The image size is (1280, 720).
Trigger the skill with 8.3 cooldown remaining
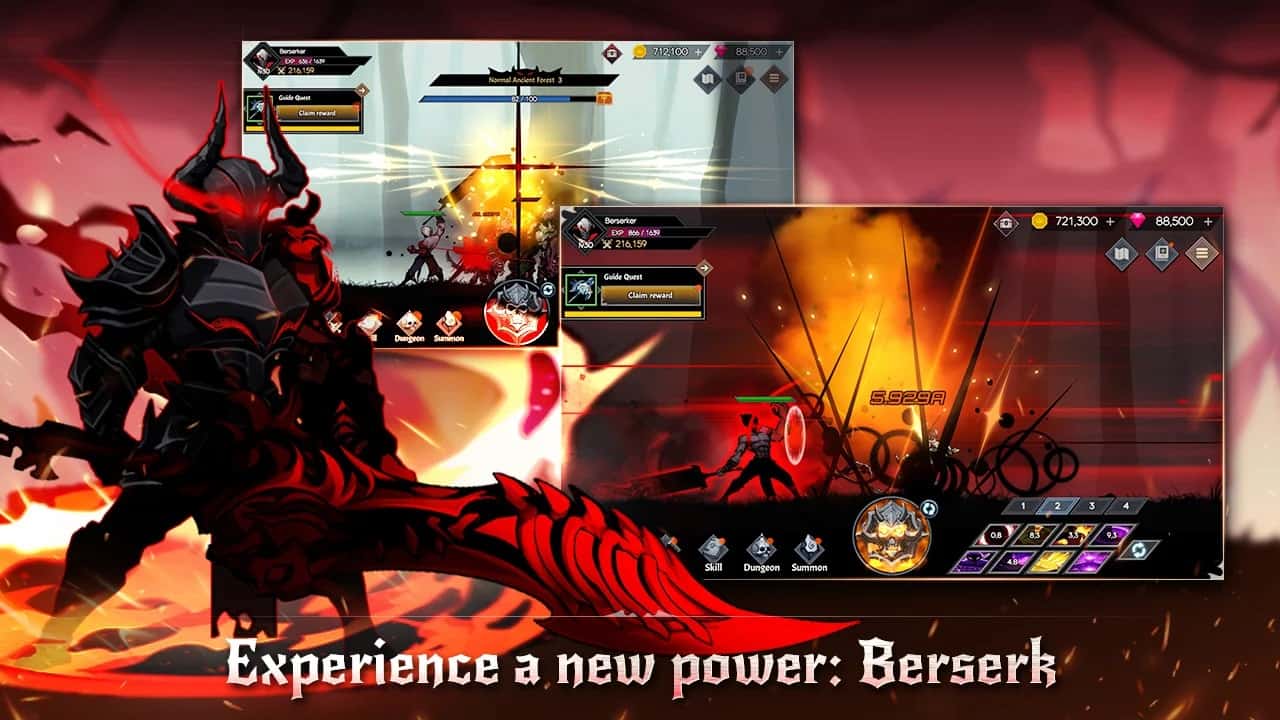(1034, 536)
